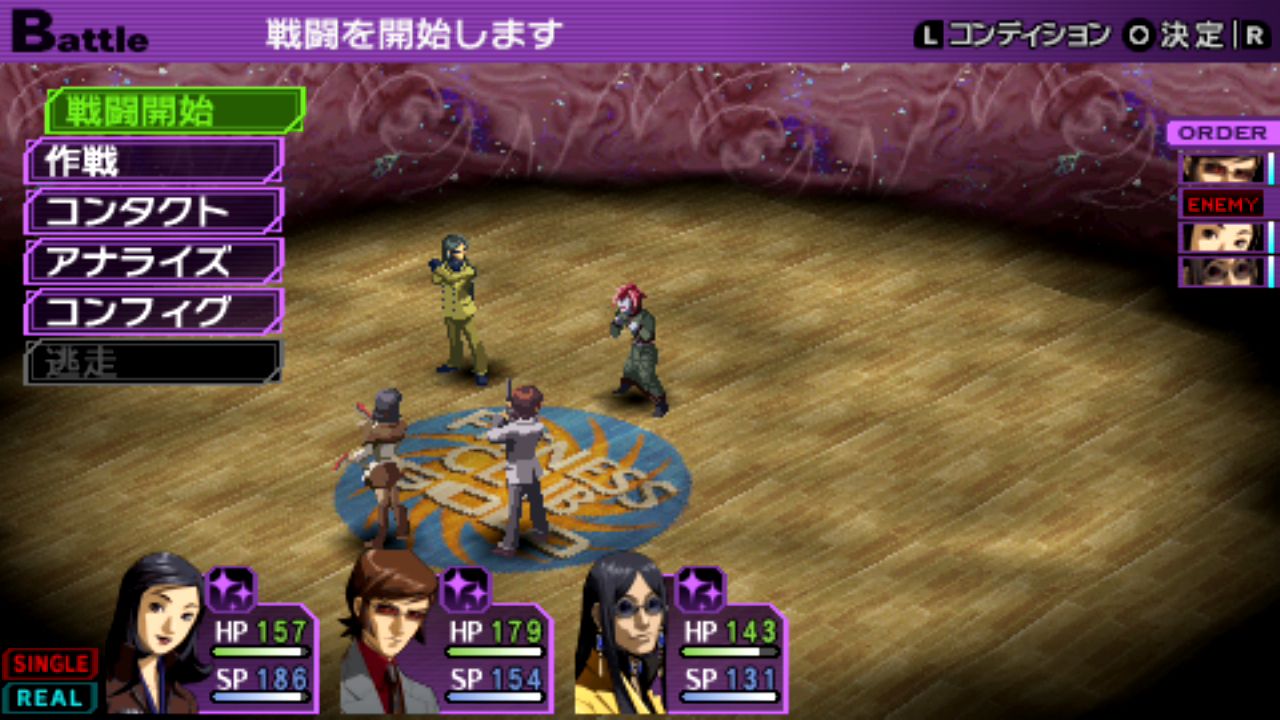1280x720 pixels.
Task: Click the red ENEMY entry in turn order
Action: coord(1223,204)
